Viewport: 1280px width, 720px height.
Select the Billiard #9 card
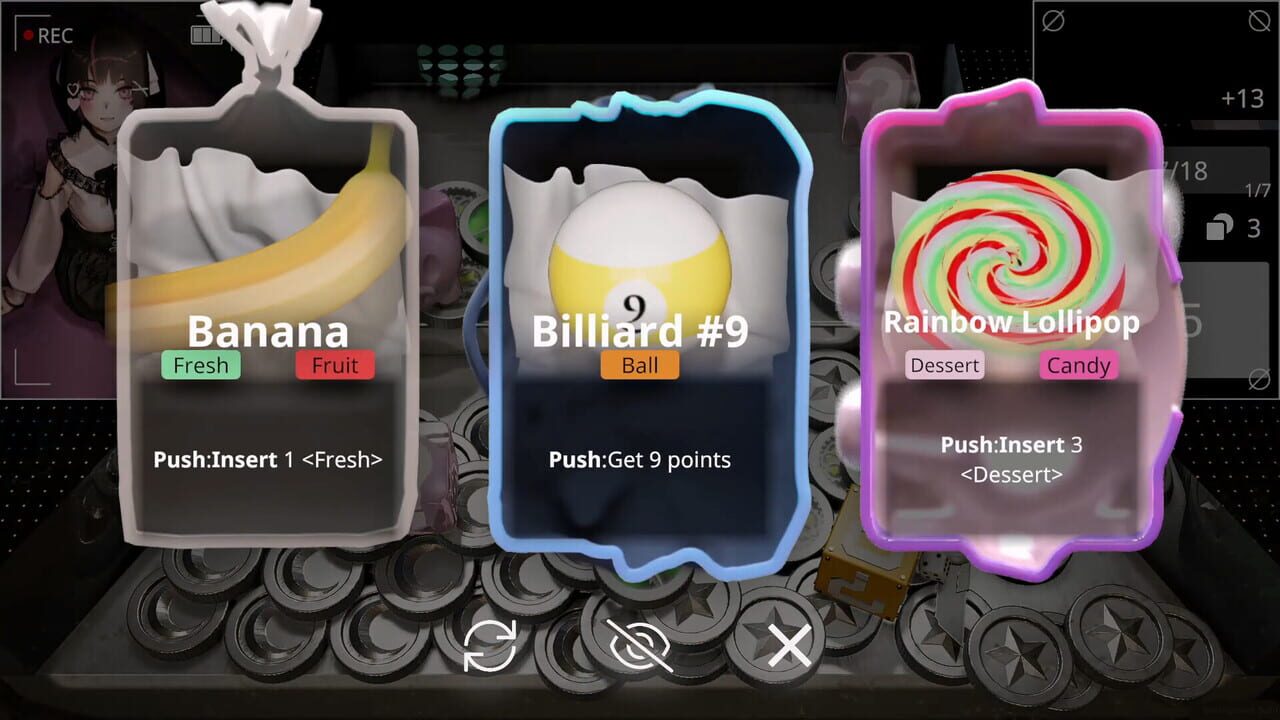(640, 330)
